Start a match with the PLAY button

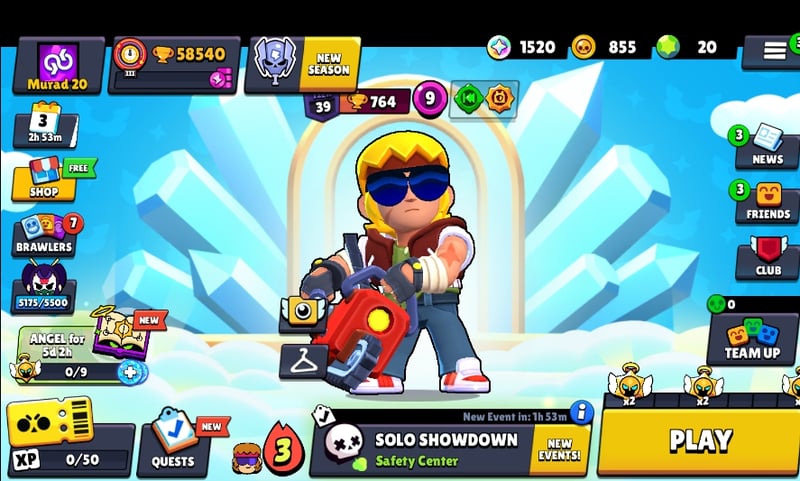699,440
